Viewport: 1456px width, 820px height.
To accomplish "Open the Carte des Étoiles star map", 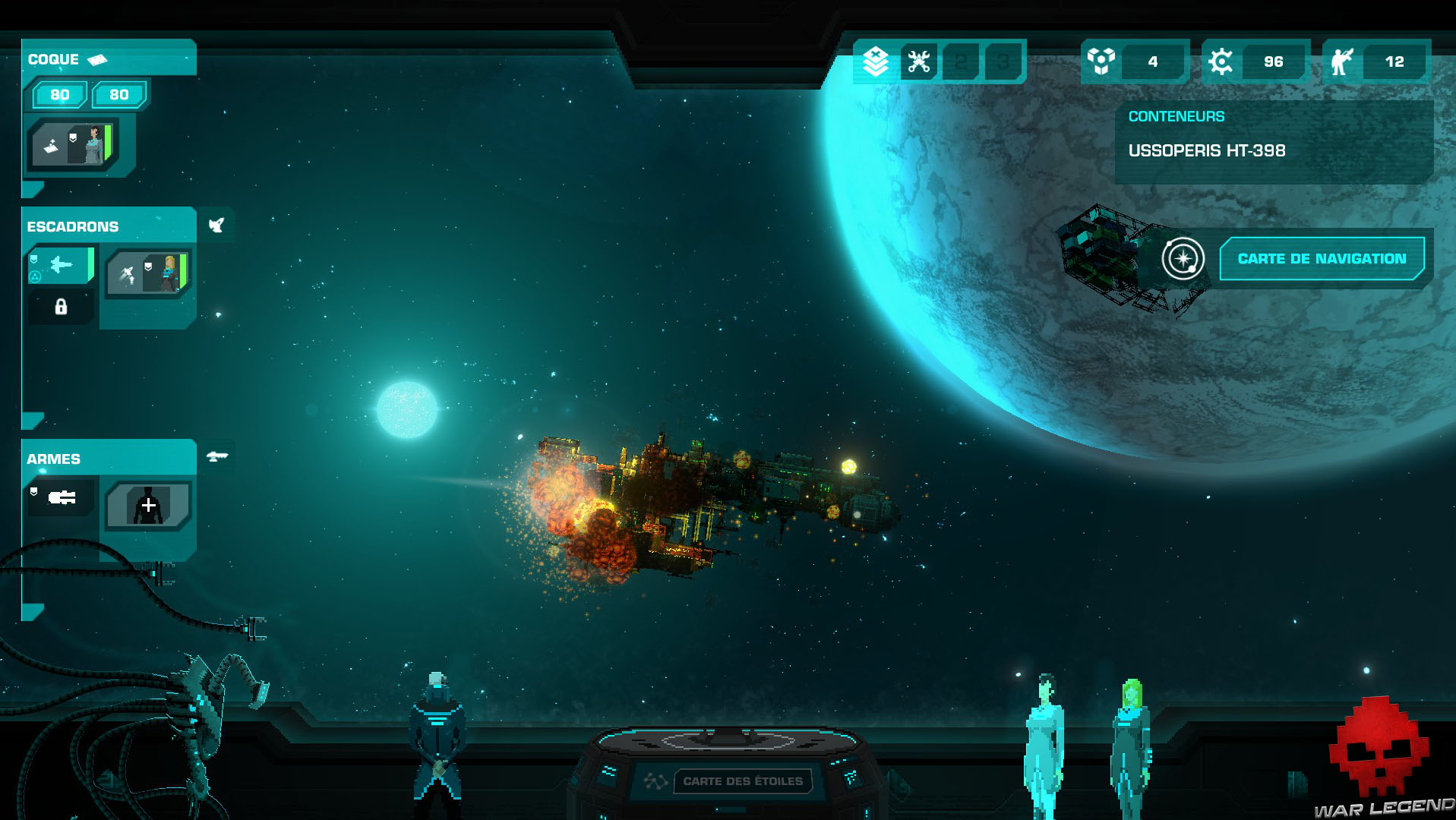I will [x=742, y=781].
